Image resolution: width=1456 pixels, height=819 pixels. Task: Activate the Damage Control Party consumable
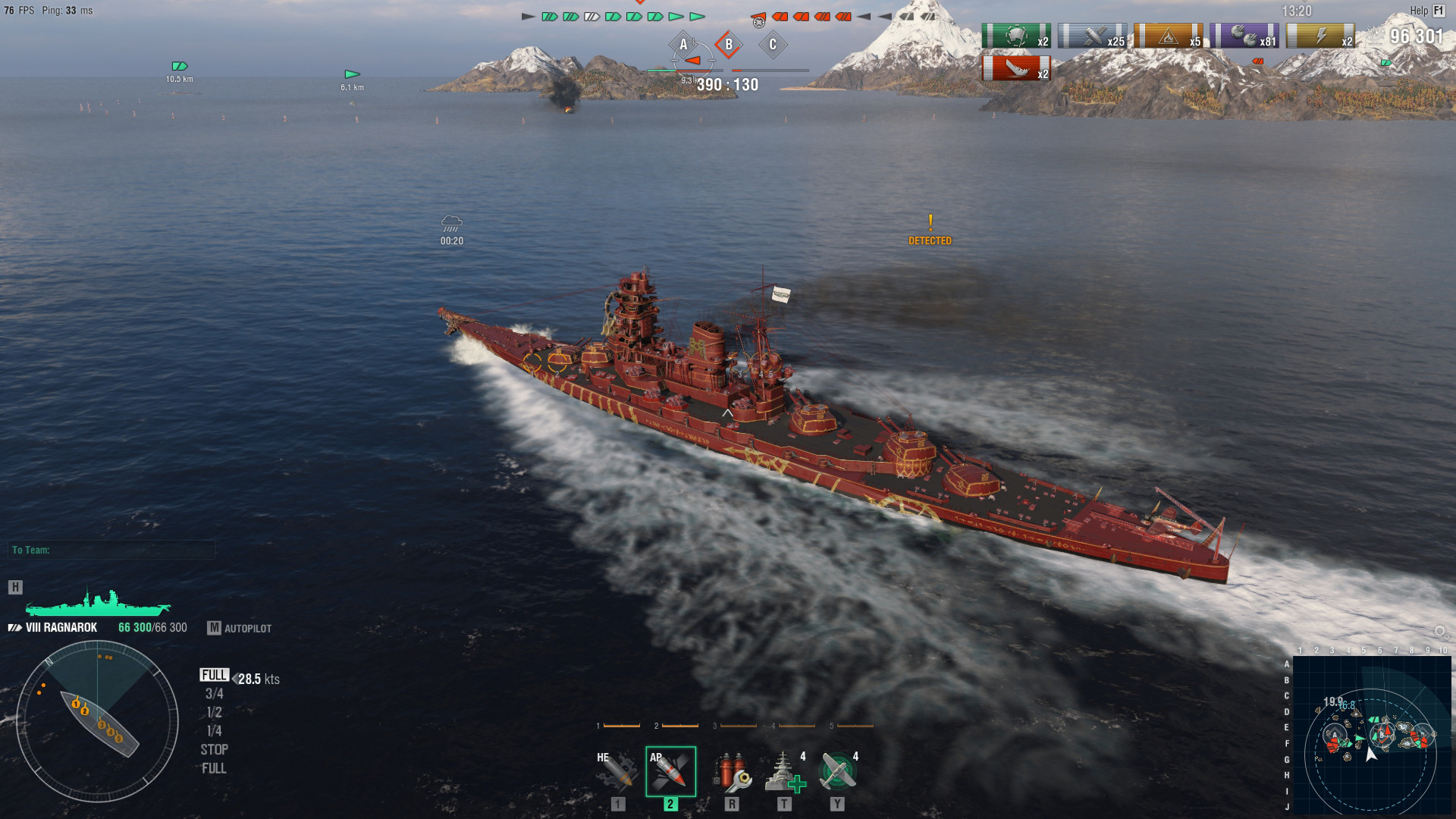[x=731, y=772]
